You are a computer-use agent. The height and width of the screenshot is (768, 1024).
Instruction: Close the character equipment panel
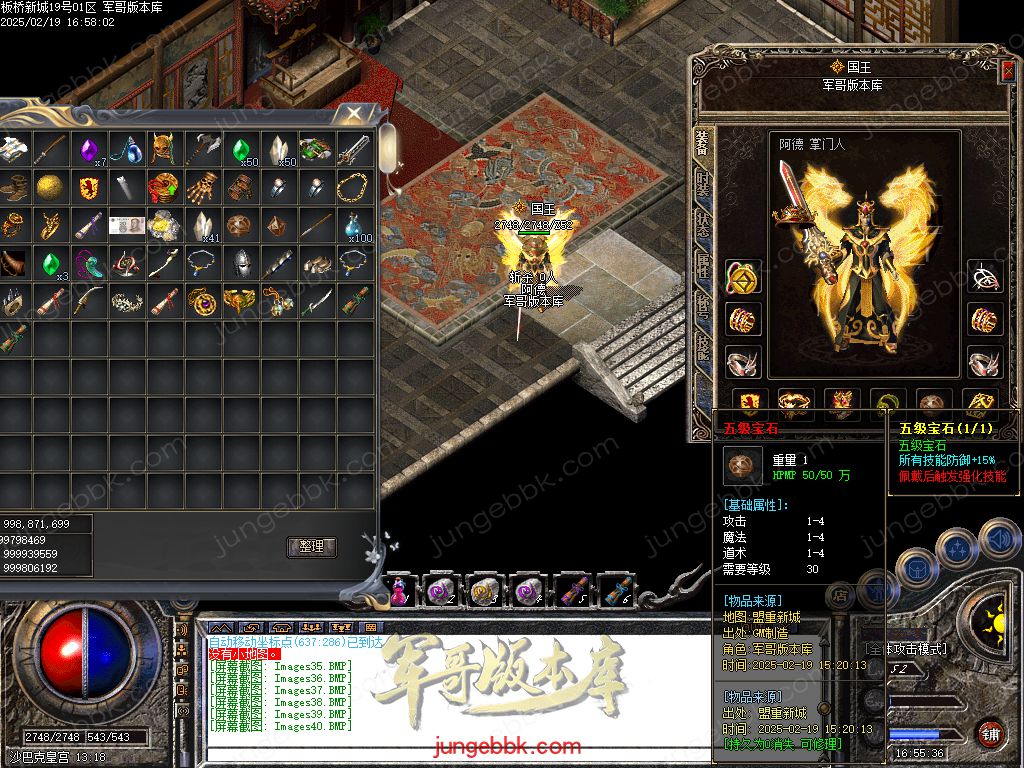coord(1008,71)
